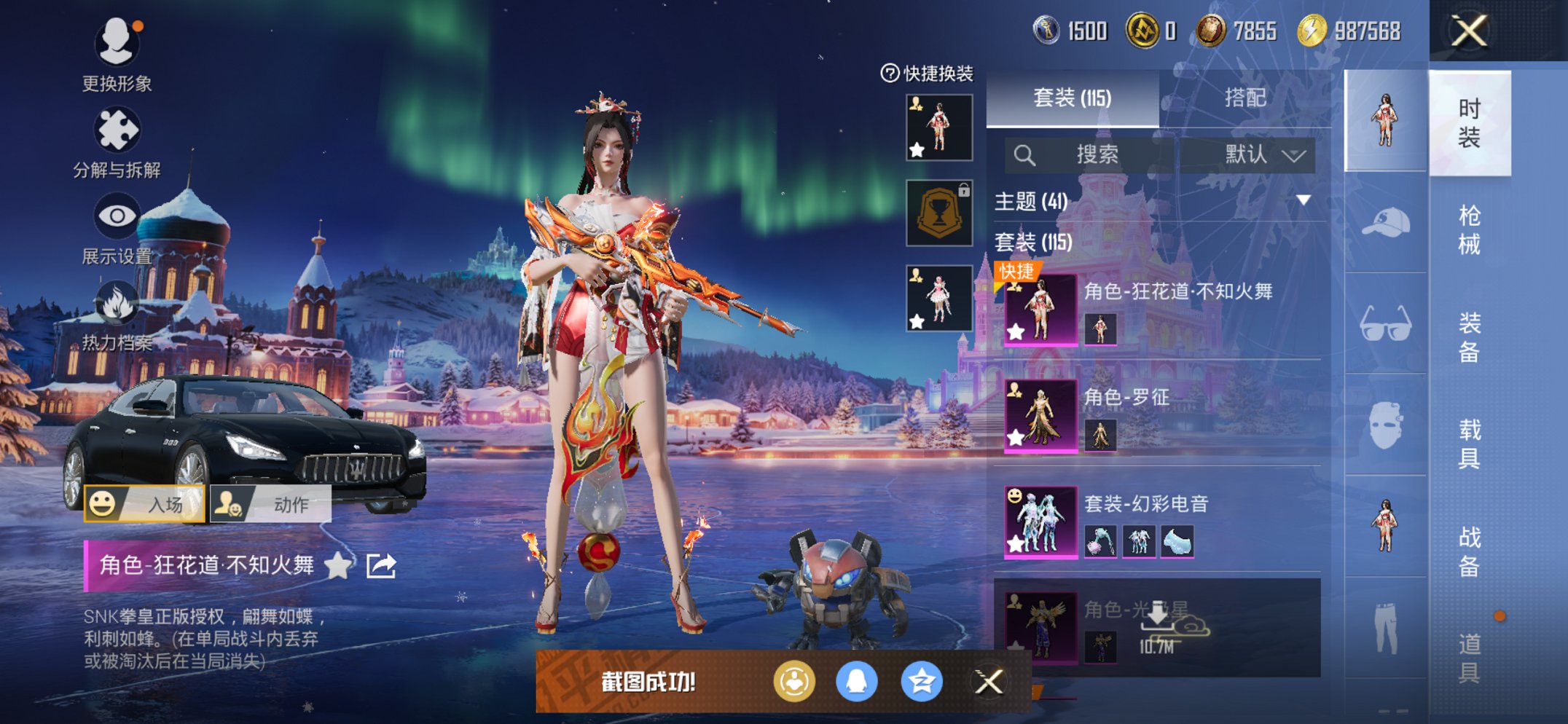Expand the 主题 (41) section
Image resolution: width=1568 pixels, height=724 pixels.
coord(1304,200)
